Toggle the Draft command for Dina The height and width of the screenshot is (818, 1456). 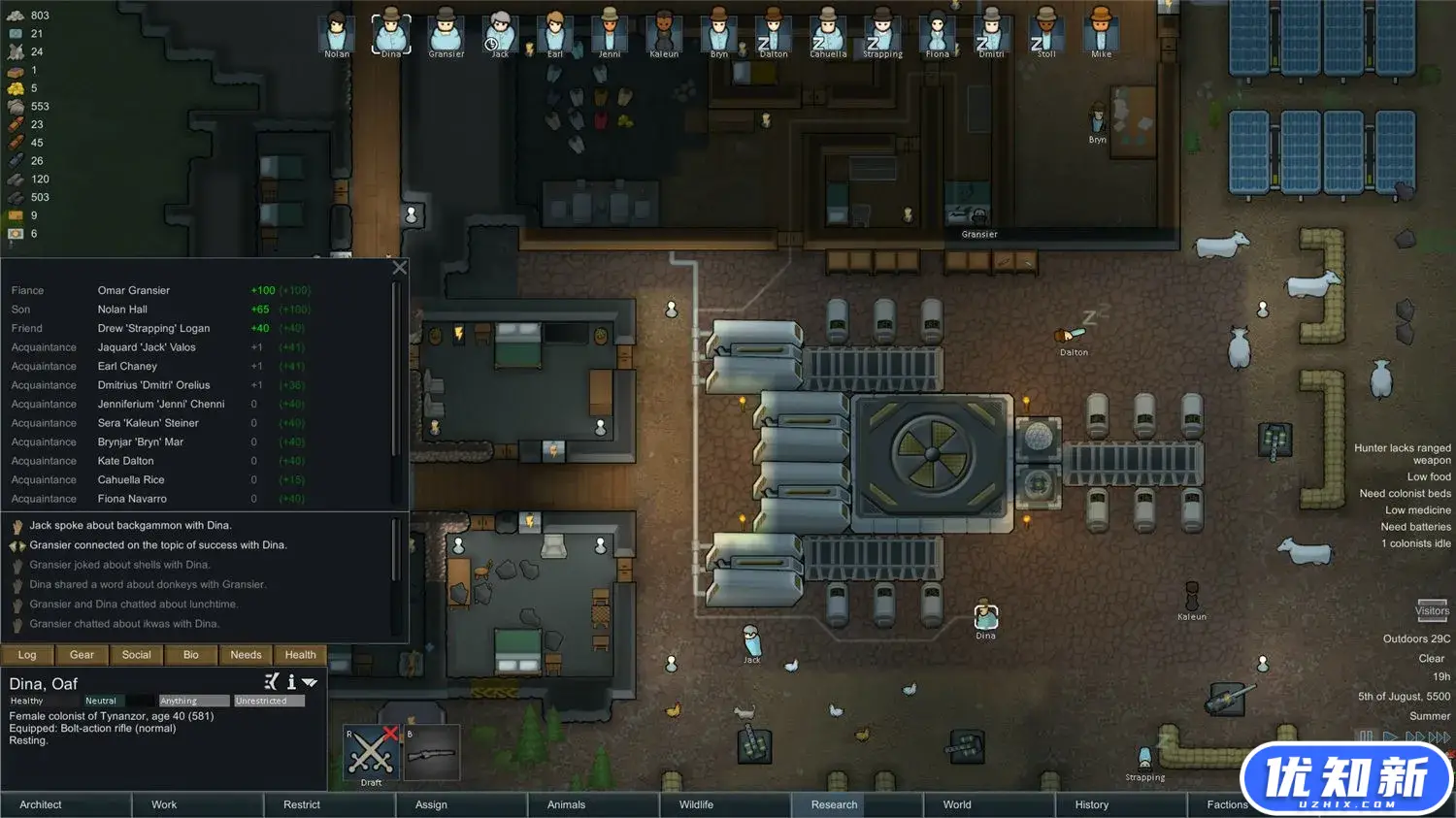tap(371, 753)
